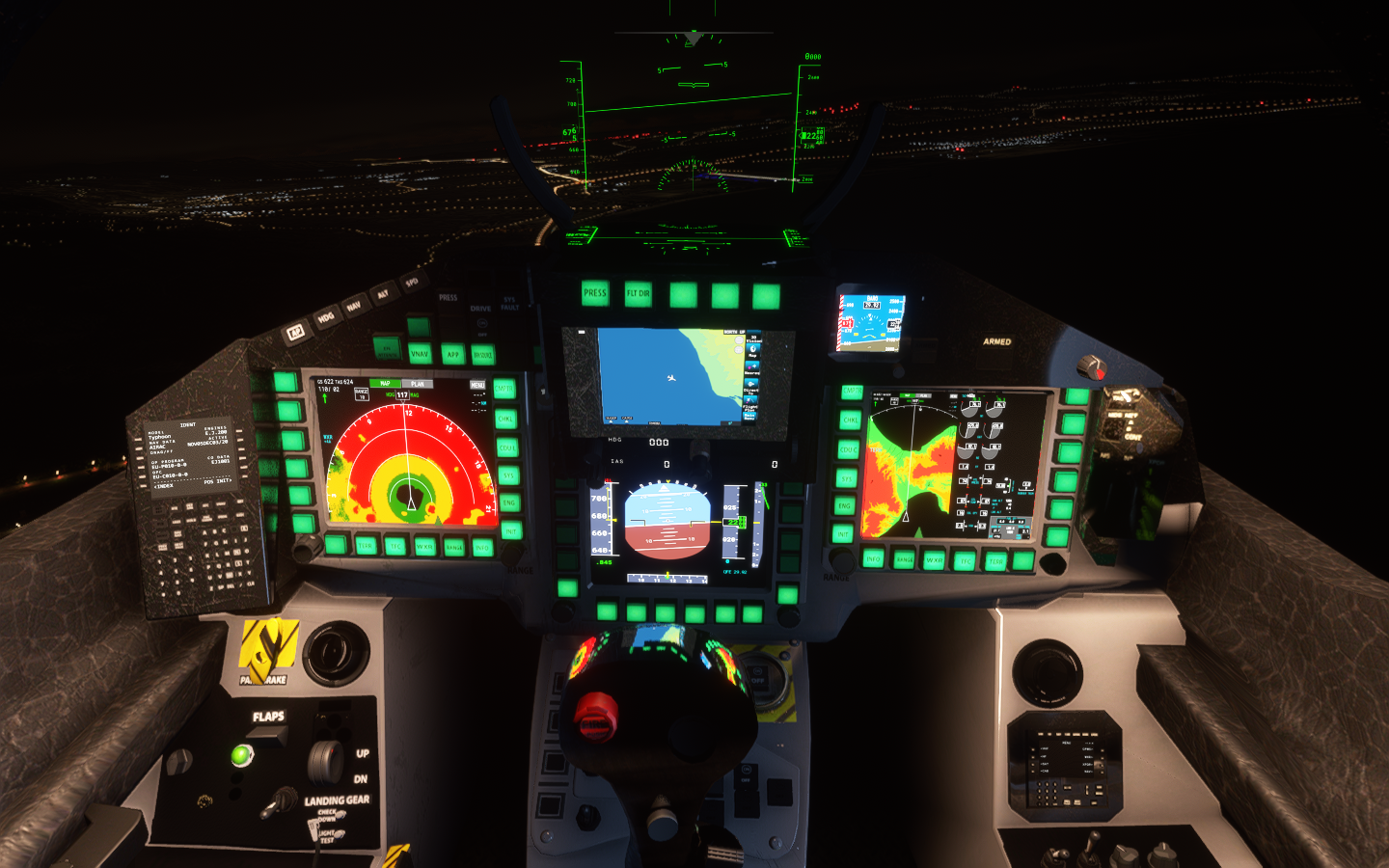Enable WXR mode on the left MFD
This screenshot has height=868, width=1389.
point(425,546)
